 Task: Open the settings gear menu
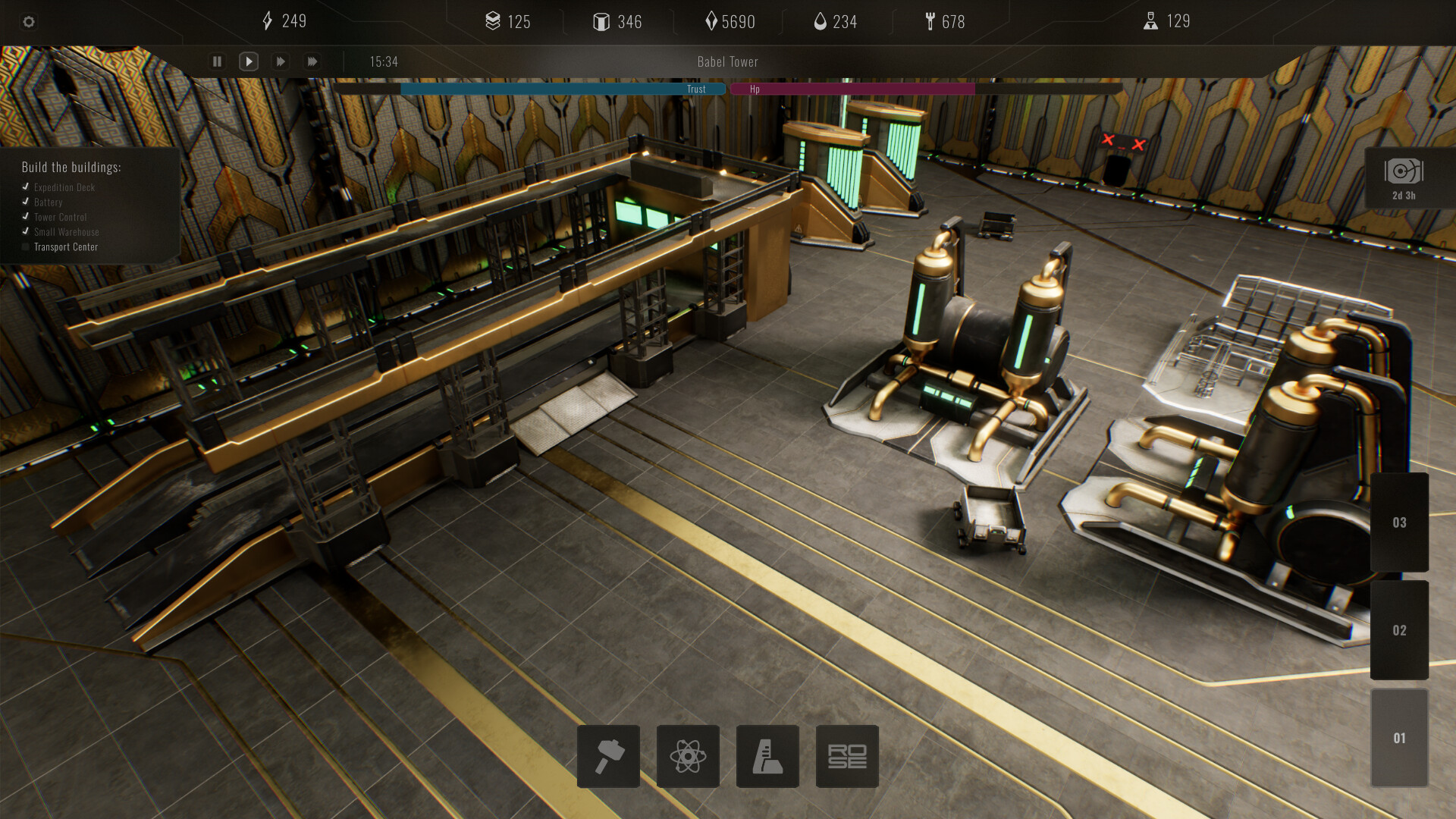29,22
